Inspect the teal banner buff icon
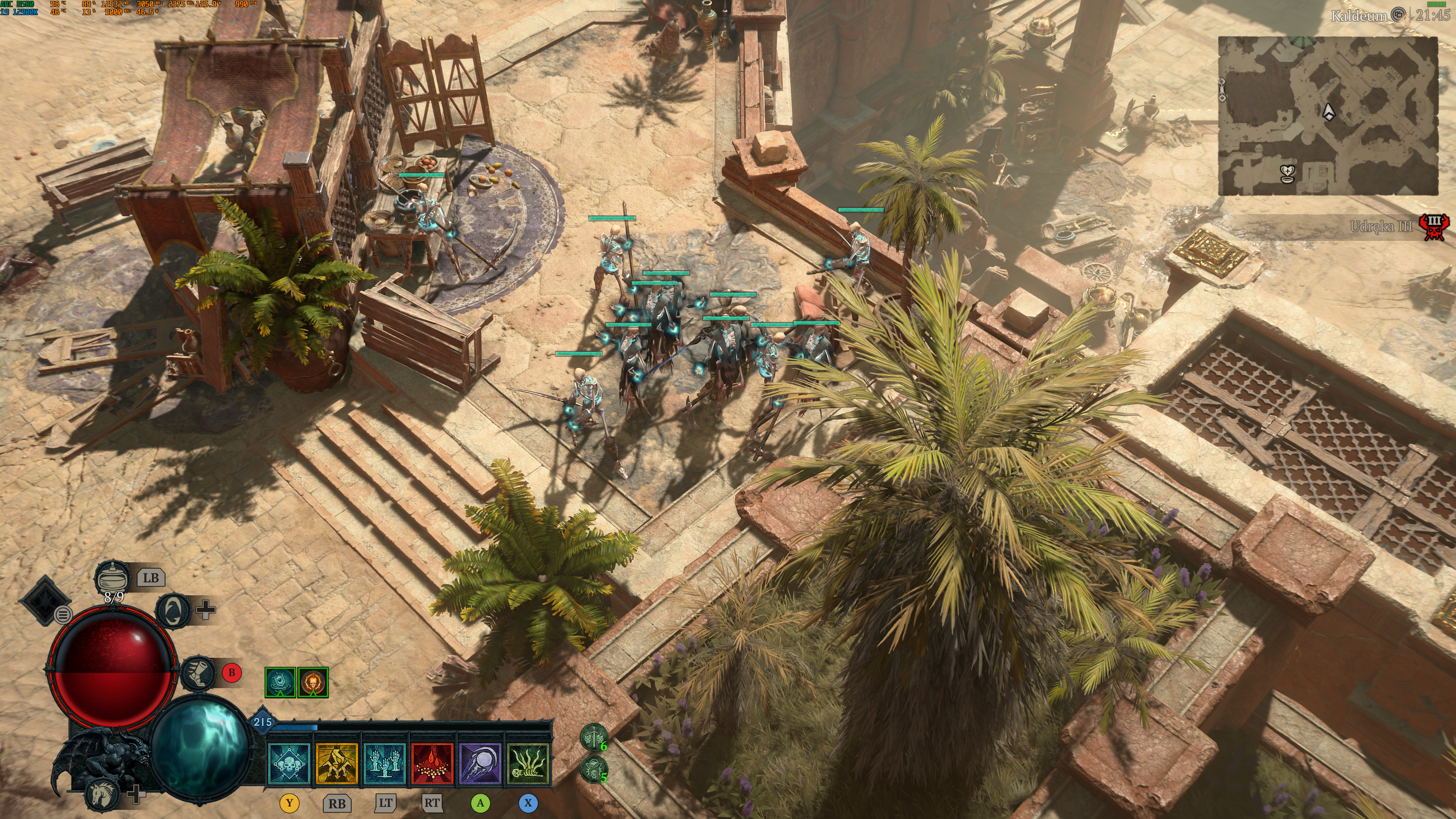 (x=280, y=682)
